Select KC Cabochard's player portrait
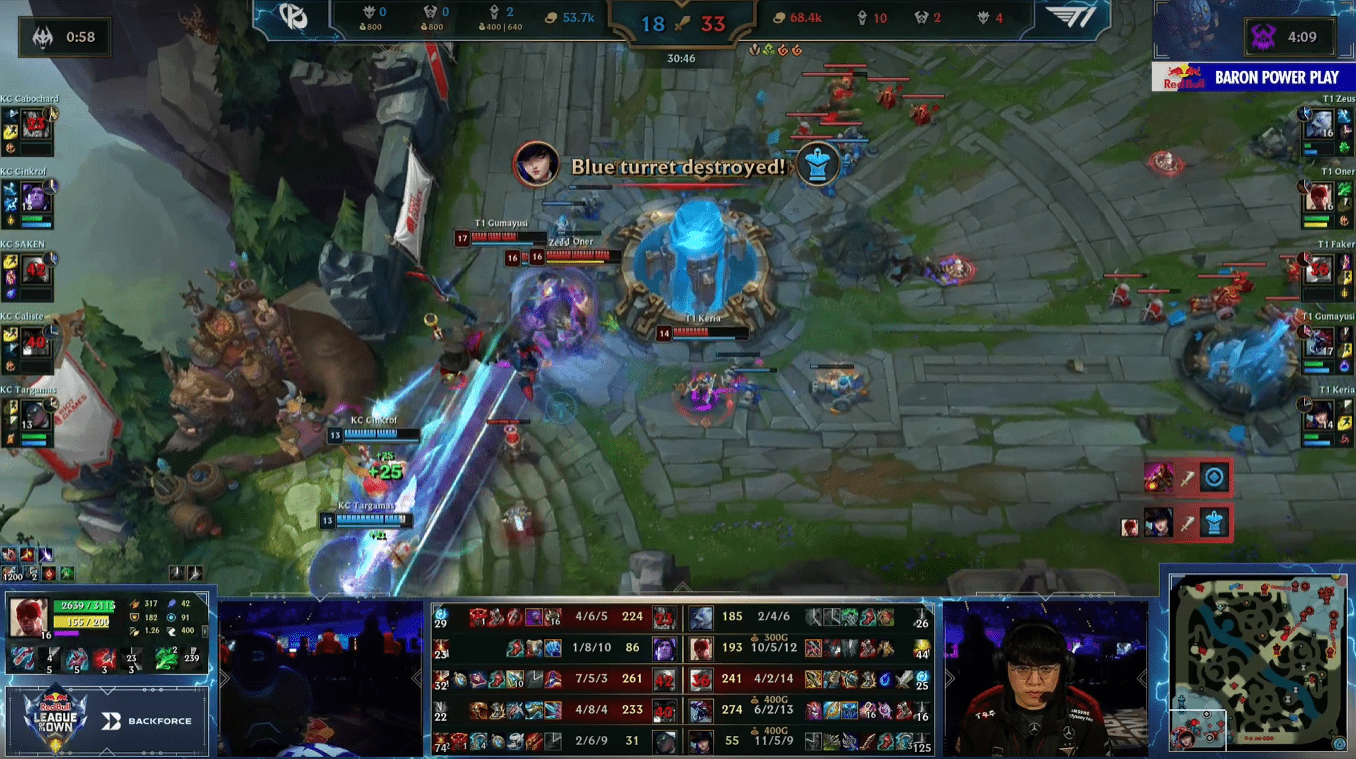Screen dimensions: 1356x759 pos(35,123)
